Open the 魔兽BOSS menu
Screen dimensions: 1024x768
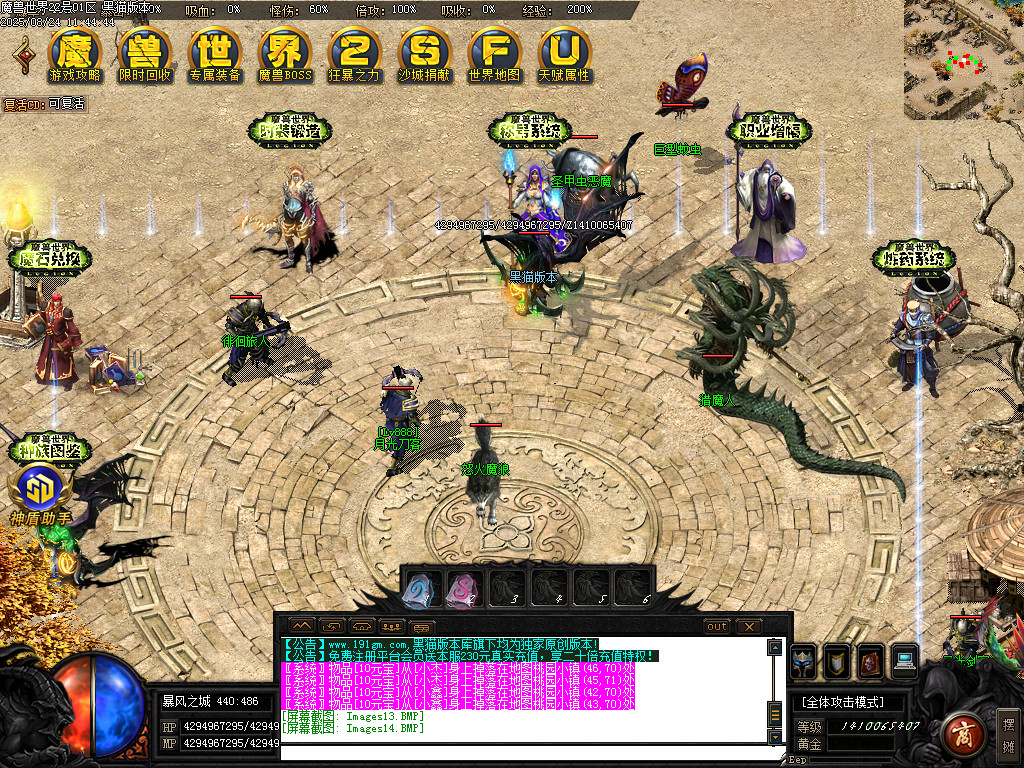click(285, 55)
